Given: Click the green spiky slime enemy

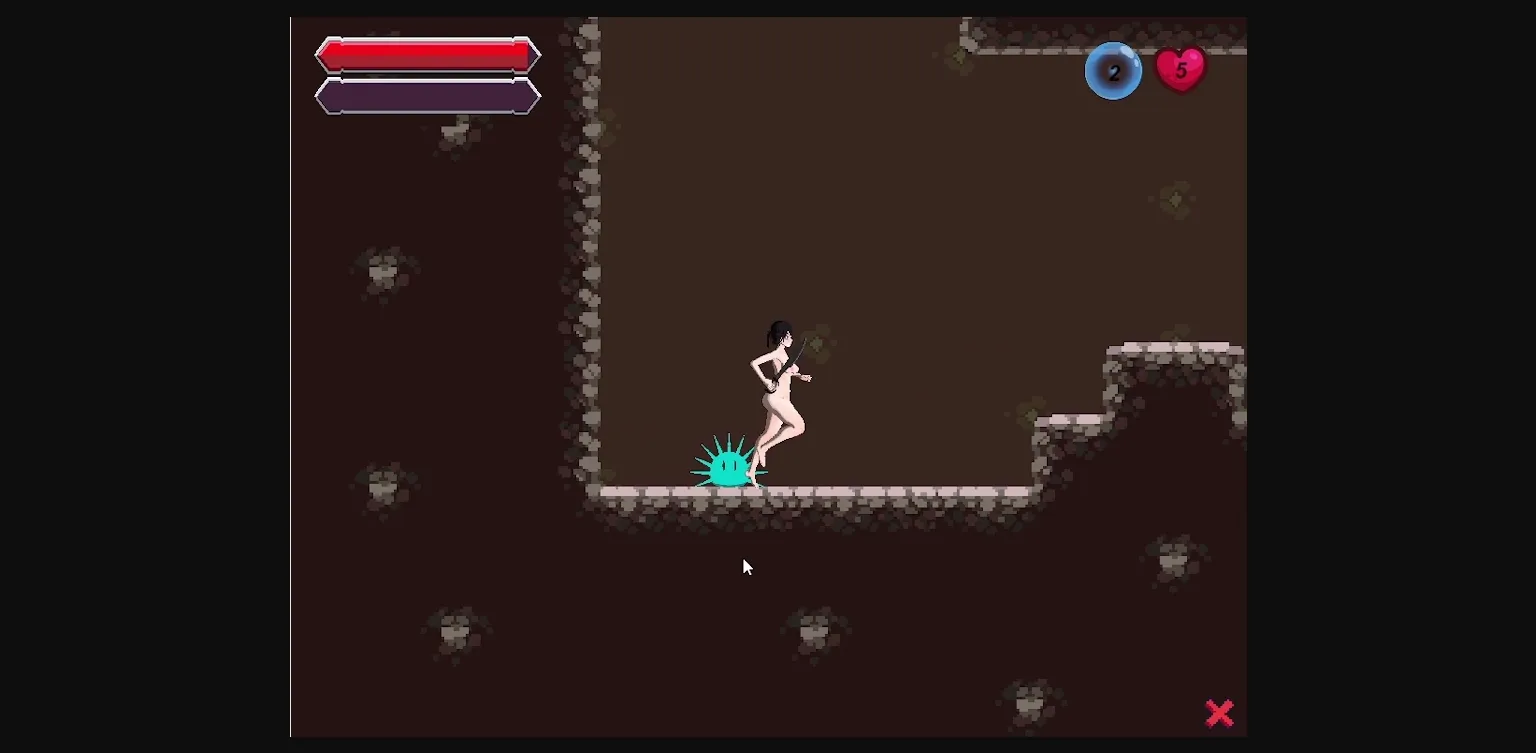Looking at the screenshot, I should pos(728,466).
